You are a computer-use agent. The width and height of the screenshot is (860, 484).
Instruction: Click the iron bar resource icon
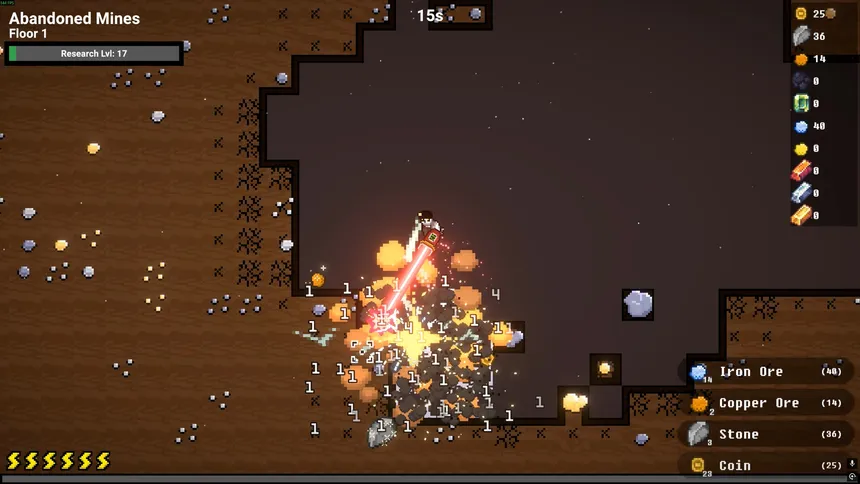(801, 192)
